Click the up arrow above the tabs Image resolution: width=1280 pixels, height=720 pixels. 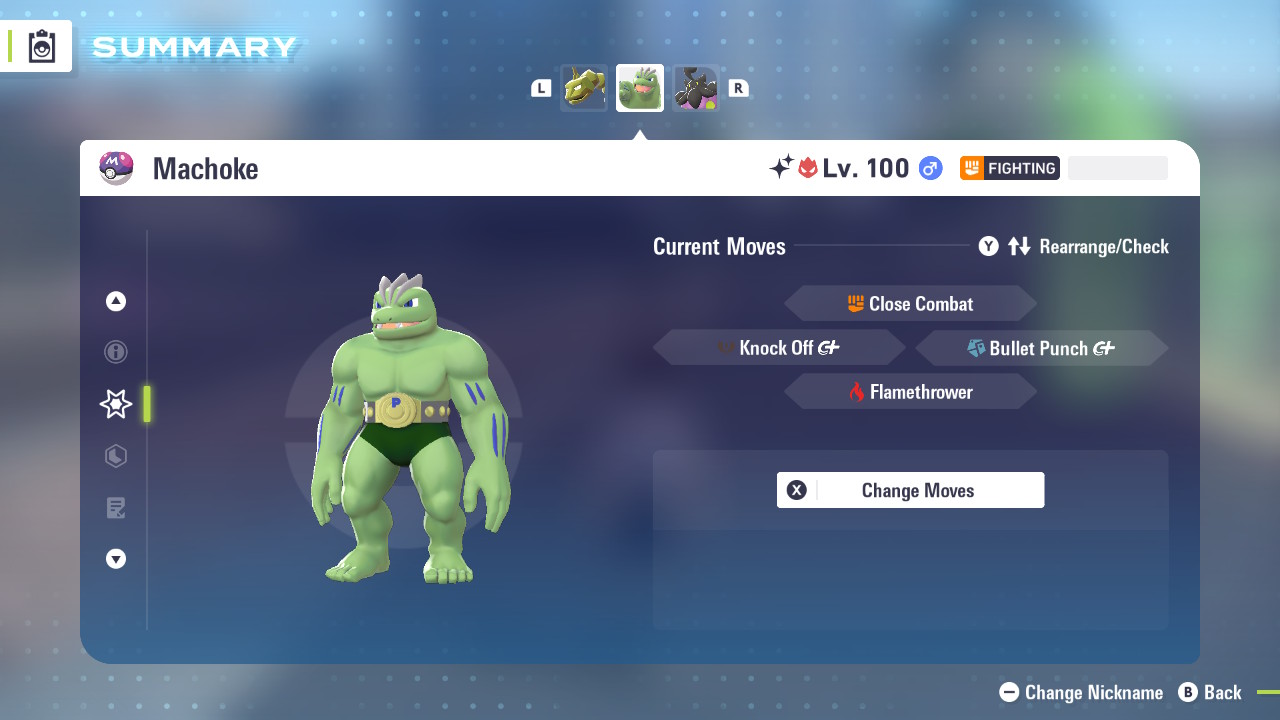coord(116,301)
